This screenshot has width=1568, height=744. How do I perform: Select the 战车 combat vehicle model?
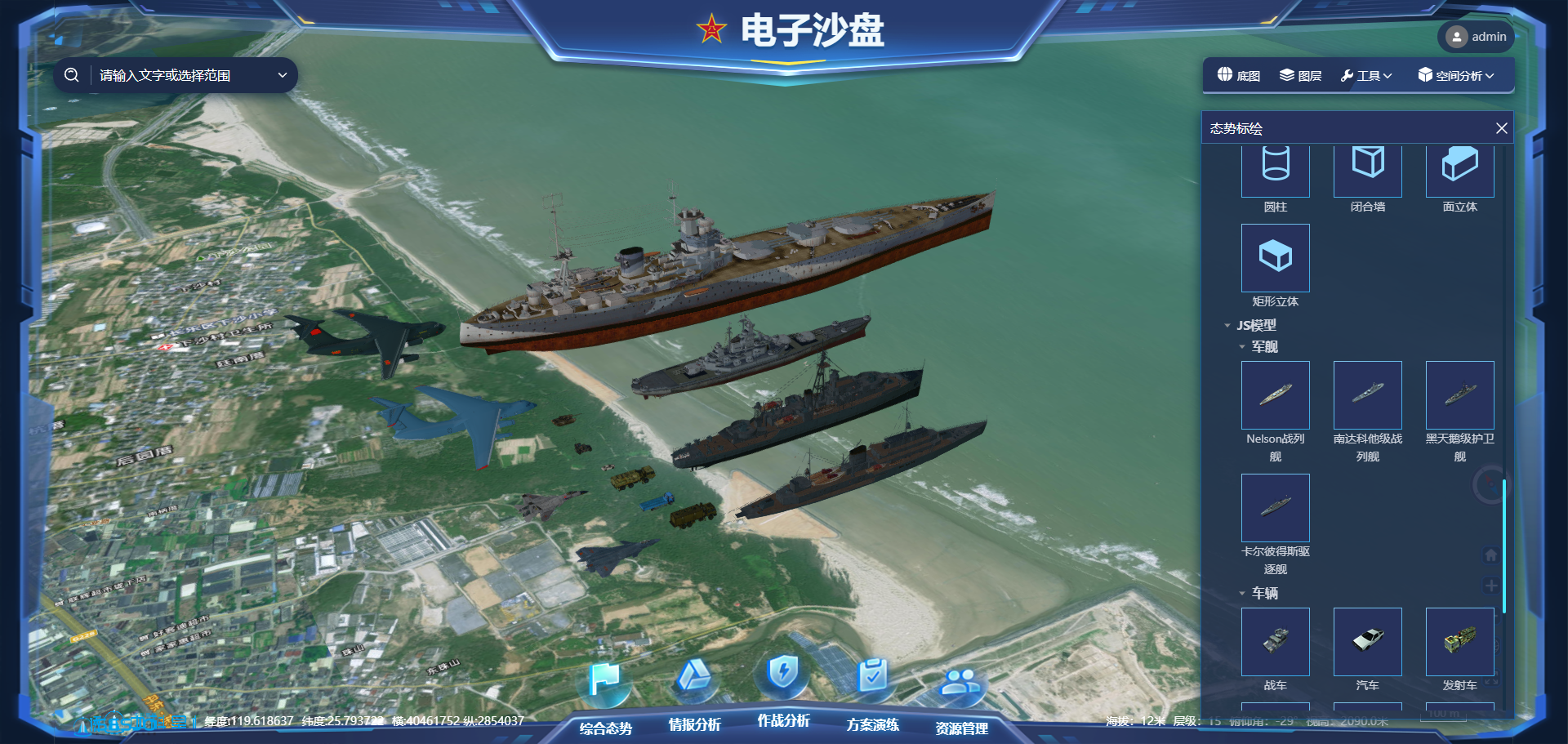pos(1275,642)
